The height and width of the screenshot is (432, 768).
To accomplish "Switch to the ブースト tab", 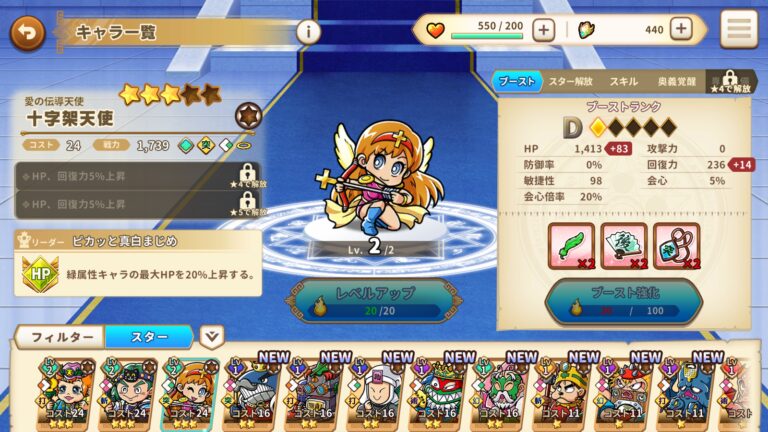I will click(516, 81).
